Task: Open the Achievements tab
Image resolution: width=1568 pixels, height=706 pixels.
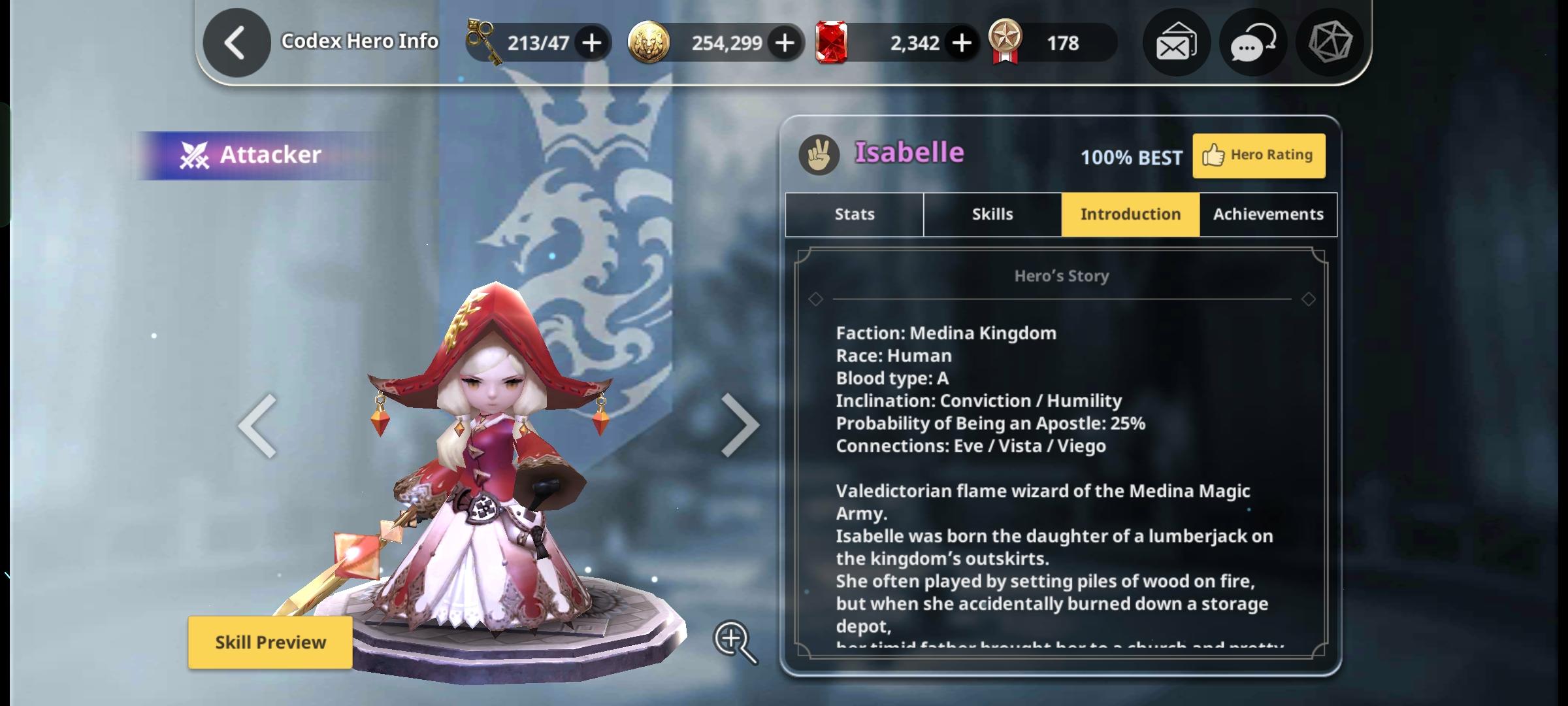Action: pos(1267,214)
